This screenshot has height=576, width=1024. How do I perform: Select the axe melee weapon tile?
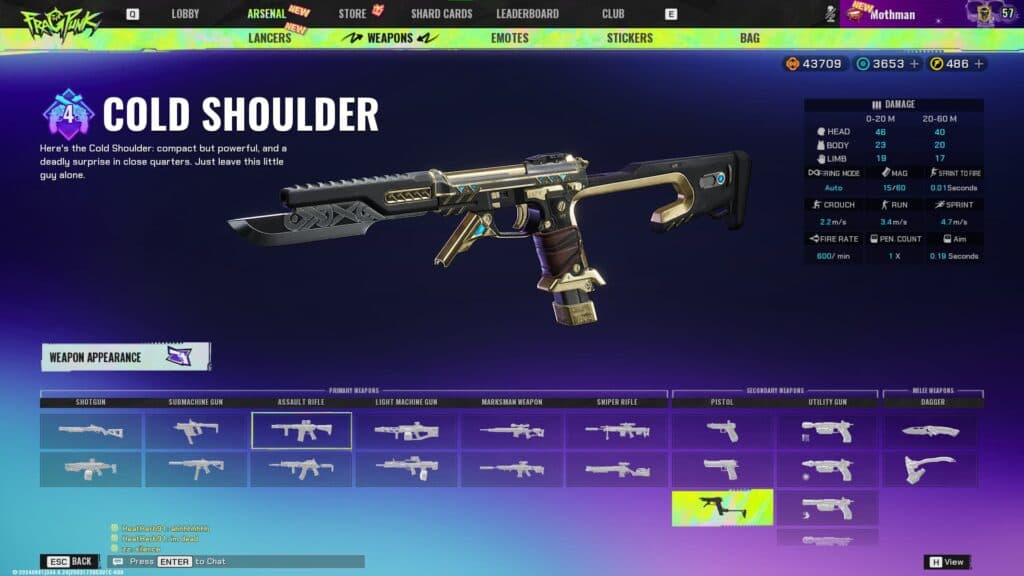(931, 469)
